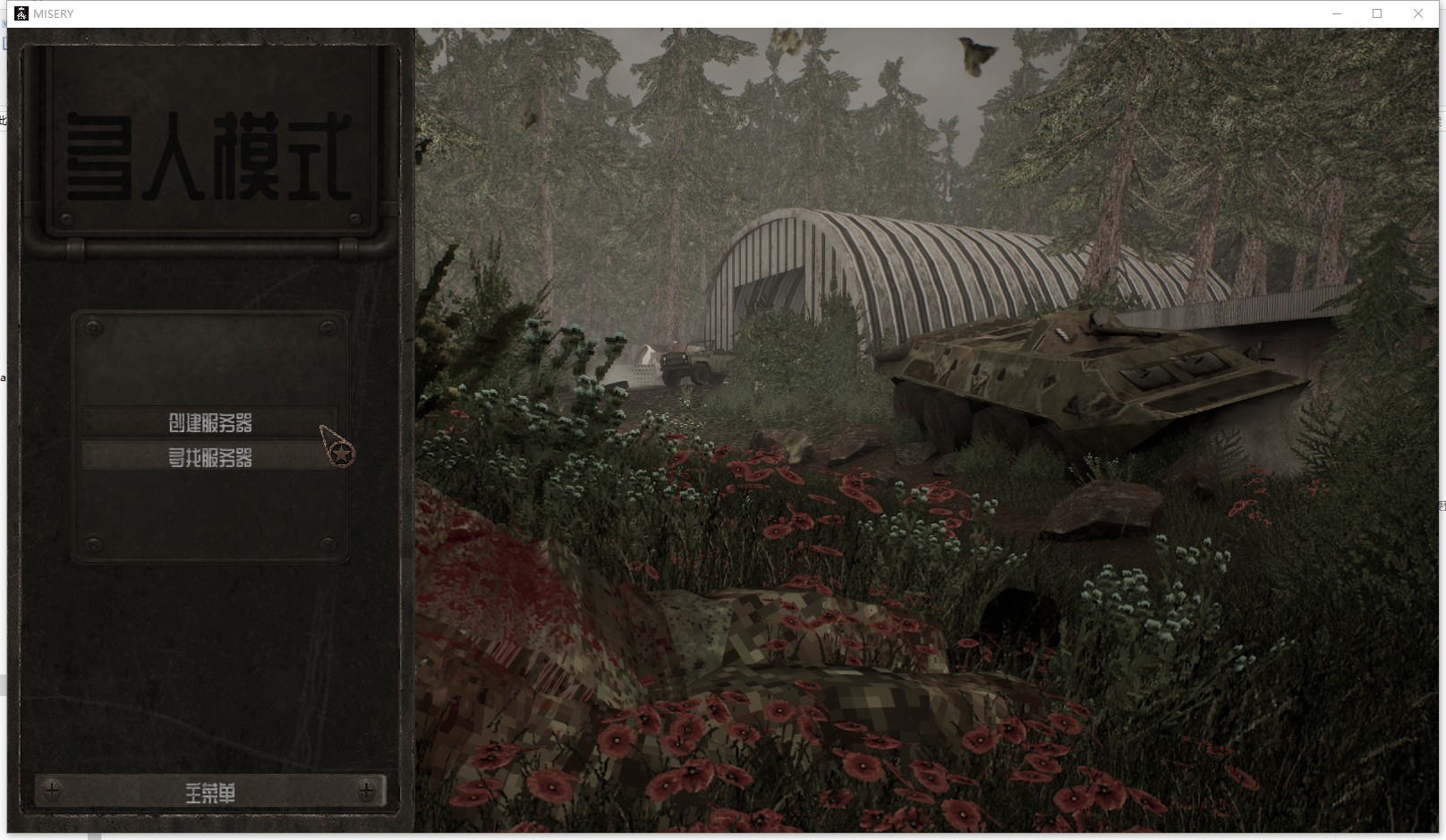Viewport: 1446px width, 840px height.
Task: Return via the 主菜单 main menu button
Action: point(210,792)
